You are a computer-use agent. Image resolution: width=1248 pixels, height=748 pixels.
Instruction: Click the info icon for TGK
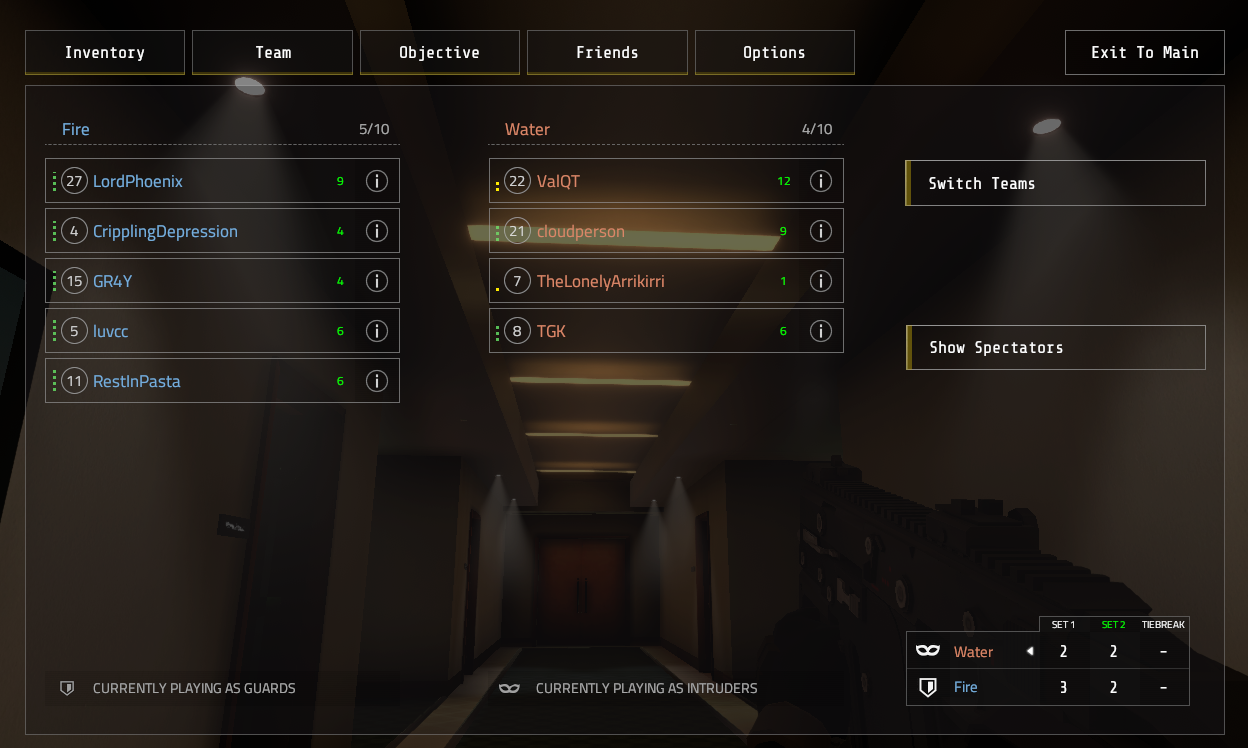point(820,331)
